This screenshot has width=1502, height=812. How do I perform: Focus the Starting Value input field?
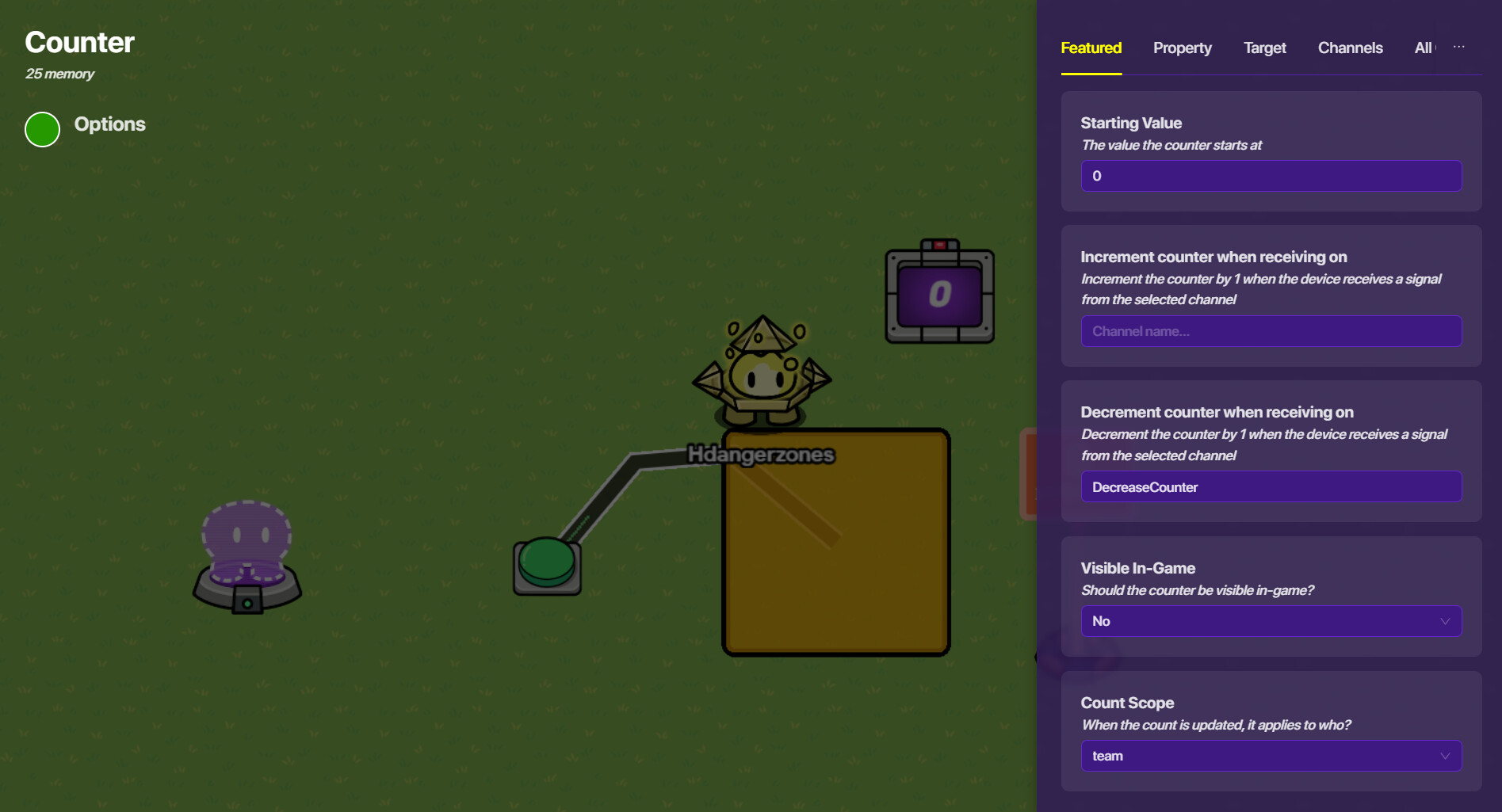tap(1271, 176)
